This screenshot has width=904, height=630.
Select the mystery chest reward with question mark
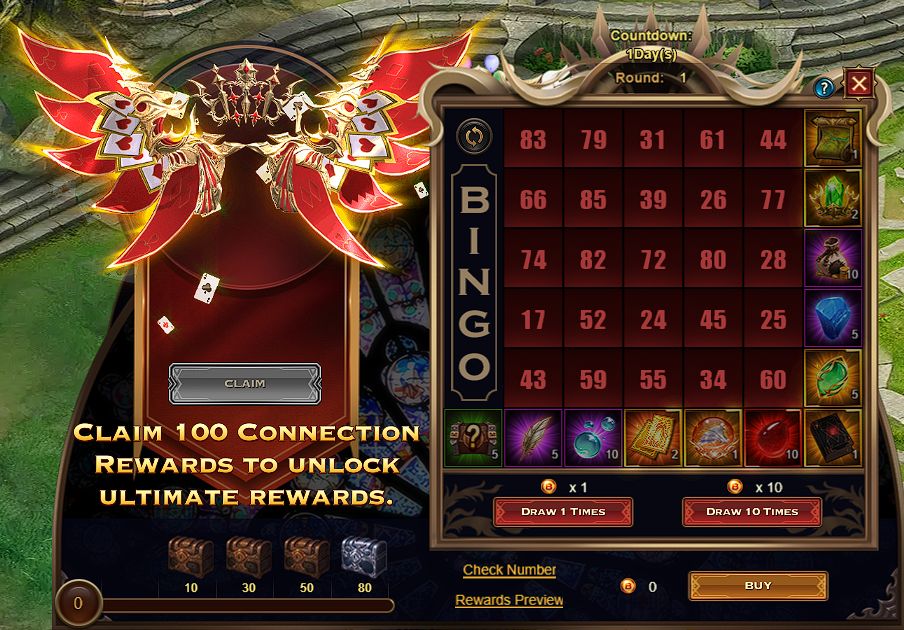click(x=473, y=440)
